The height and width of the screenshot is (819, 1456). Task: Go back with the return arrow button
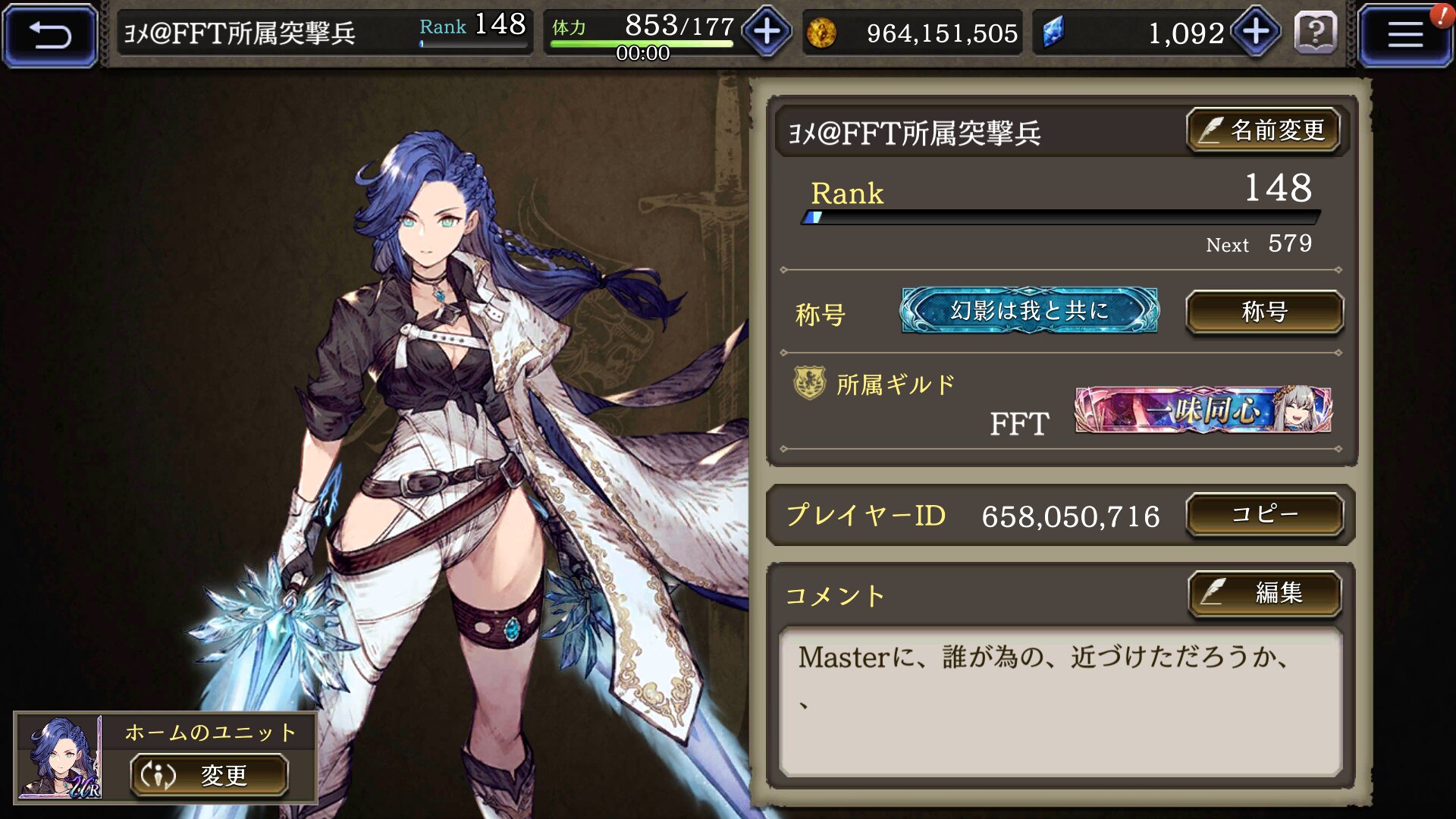click(50, 34)
